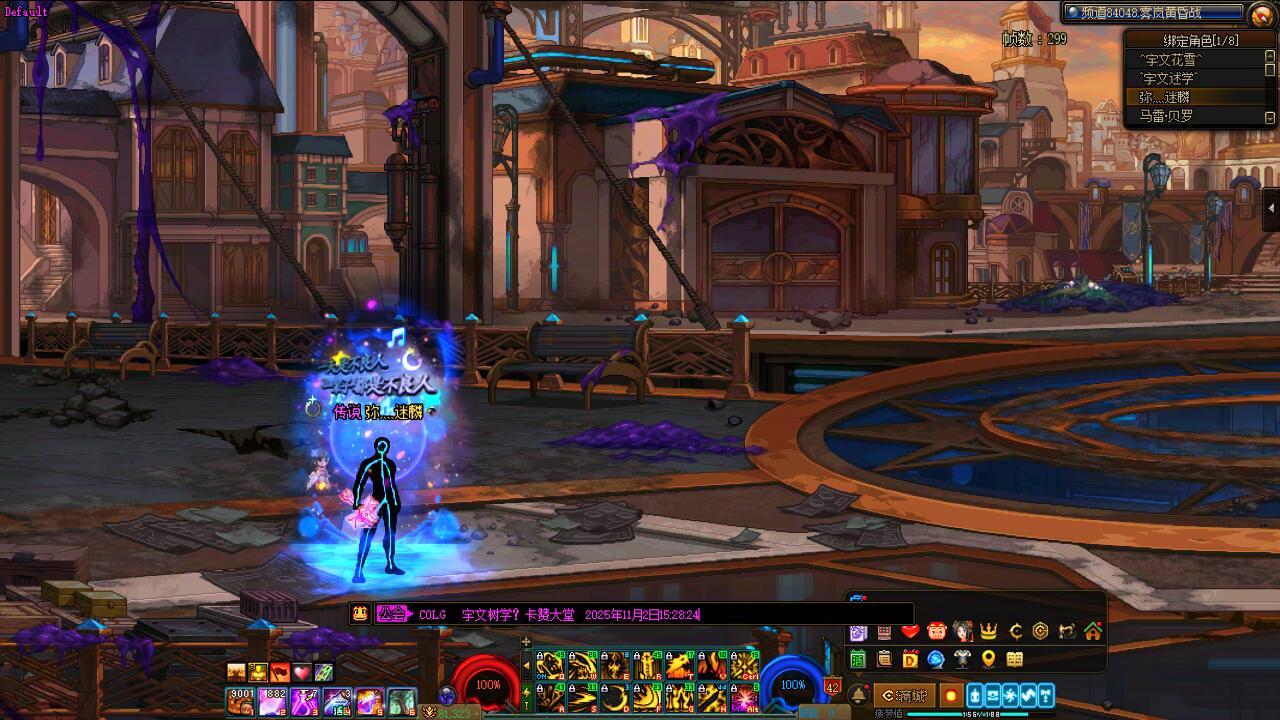The image size is (1280, 720).
Task: Open the red heart menu icon
Action: pyautogui.click(x=910, y=631)
